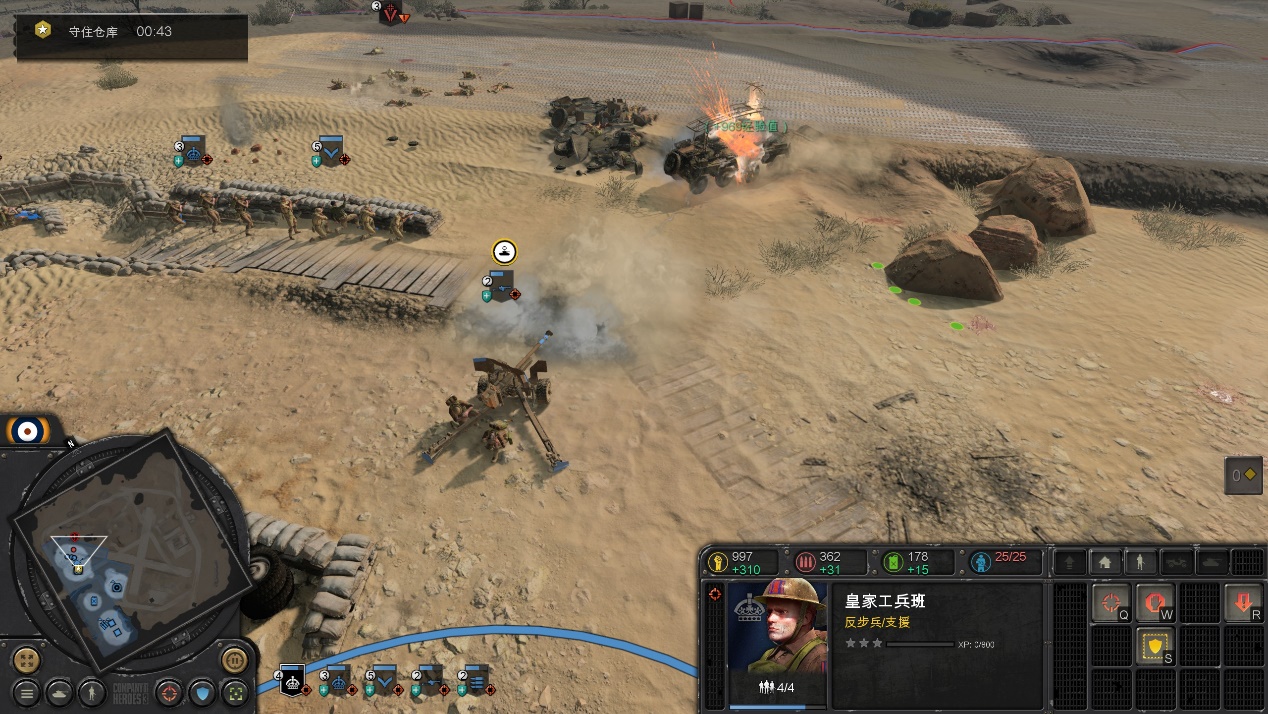Click the blue shield minimap command
The height and width of the screenshot is (714, 1268).
tap(203, 691)
